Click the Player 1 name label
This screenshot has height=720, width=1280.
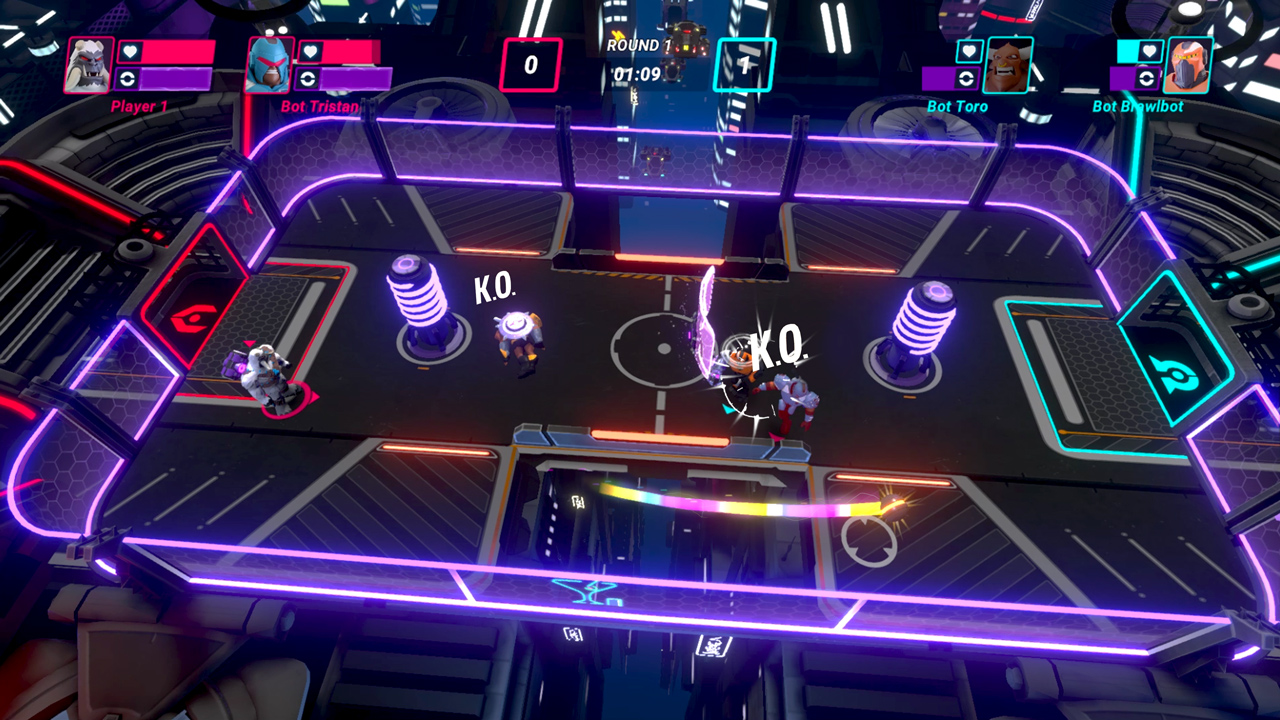click(140, 105)
